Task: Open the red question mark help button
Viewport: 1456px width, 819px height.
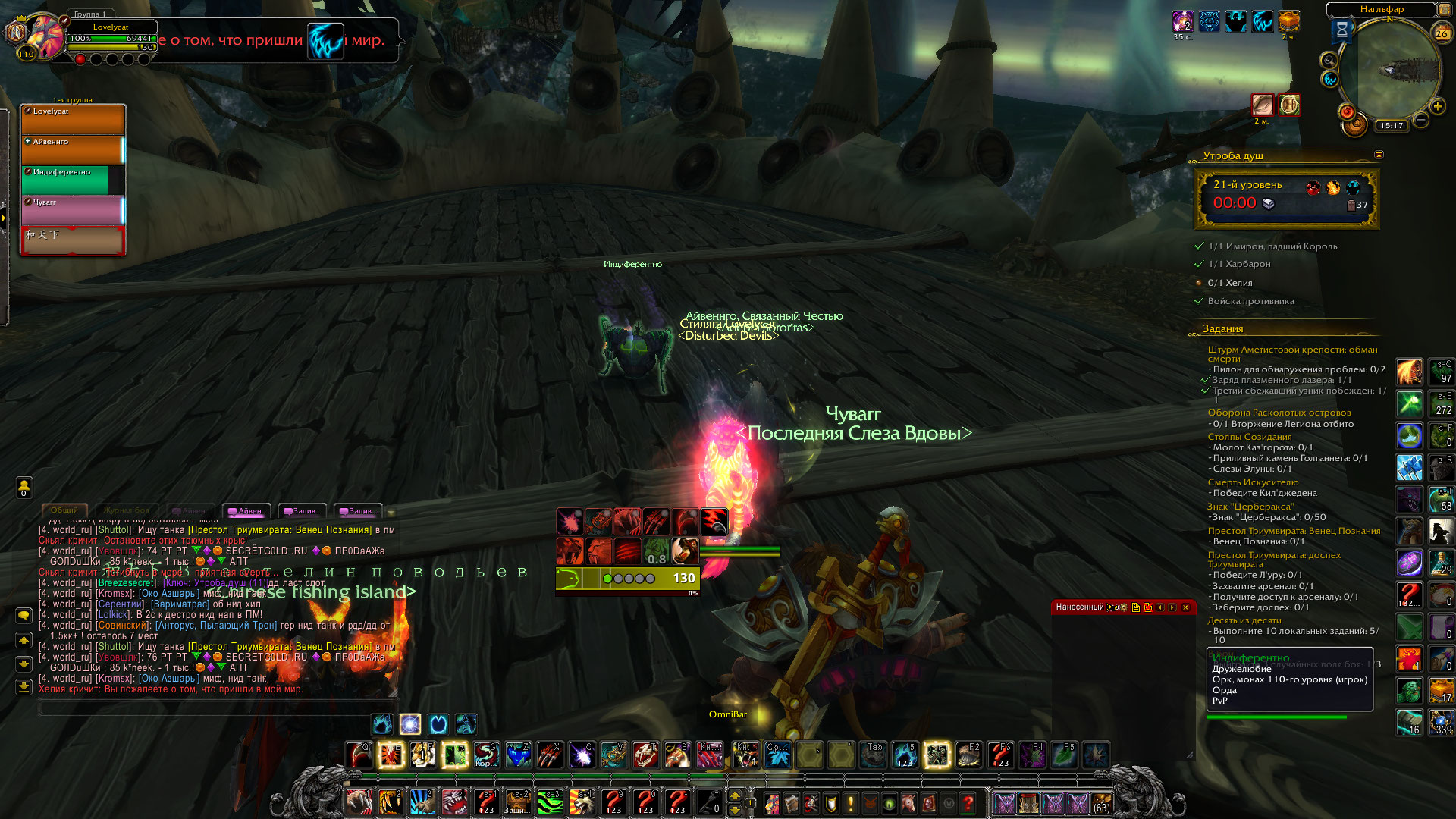Action: (x=968, y=802)
